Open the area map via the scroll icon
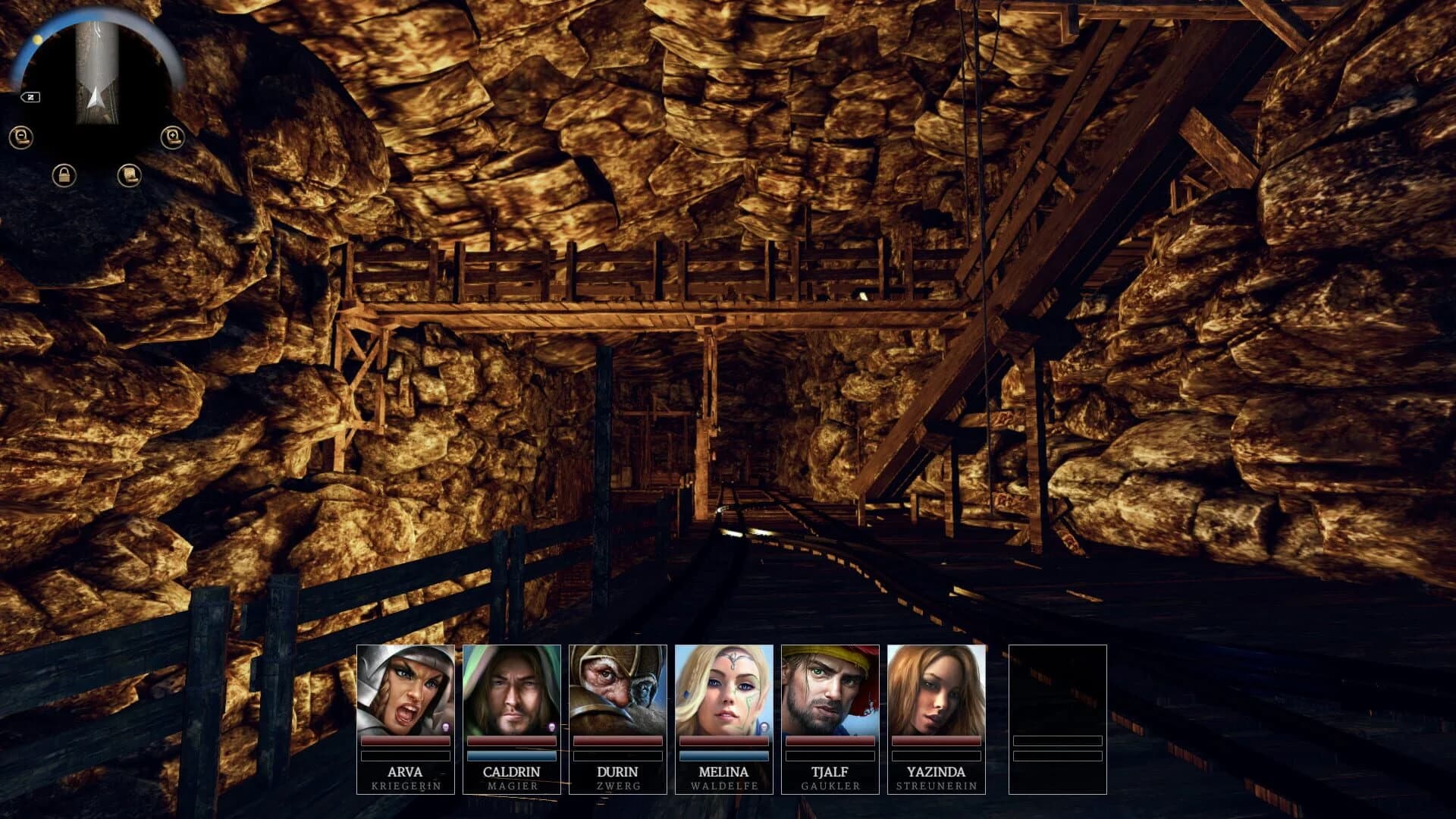1456x819 pixels. click(130, 177)
